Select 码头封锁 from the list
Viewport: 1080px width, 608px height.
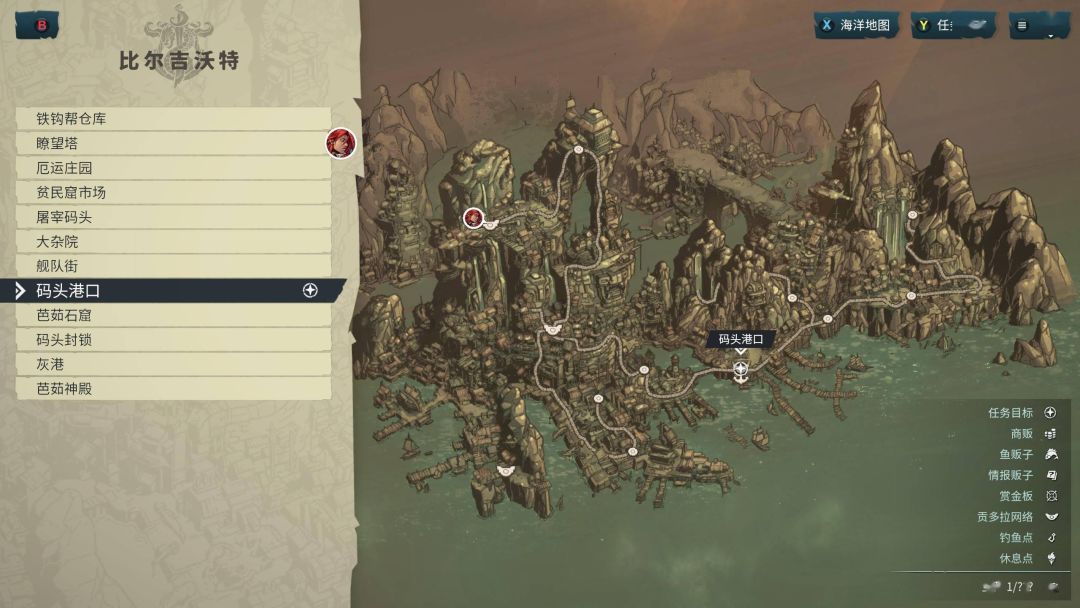coord(172,340)
